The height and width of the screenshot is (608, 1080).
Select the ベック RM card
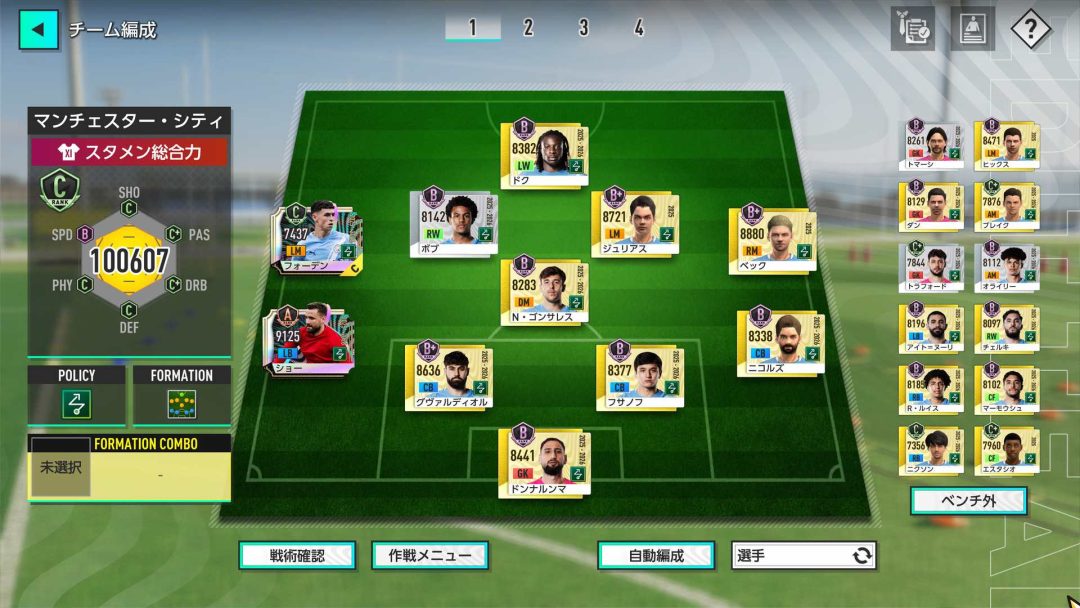pyautogui.click(x=773, y=239)
